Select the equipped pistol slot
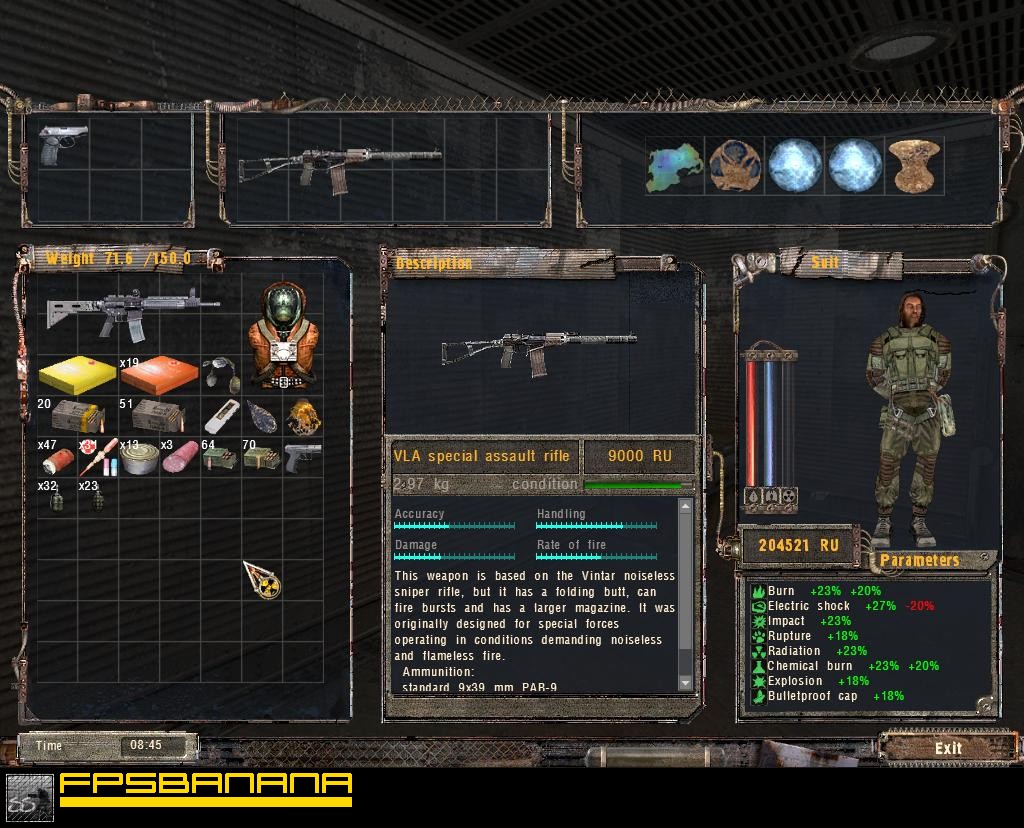Image resolution: width=1024 pixels, height=828 pixels. (x=62, y=146)
